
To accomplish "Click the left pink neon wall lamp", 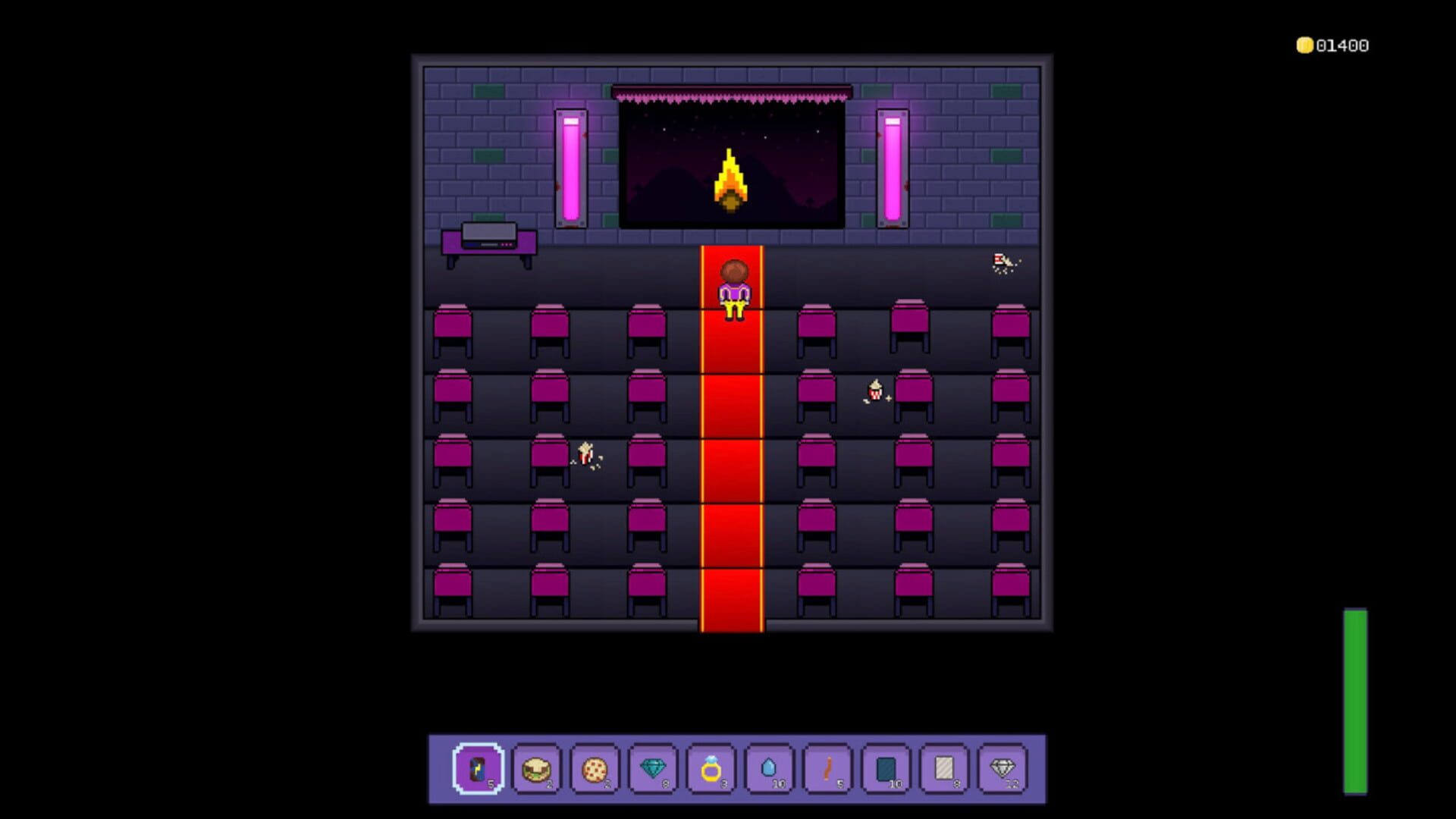I will pos(571,167).
